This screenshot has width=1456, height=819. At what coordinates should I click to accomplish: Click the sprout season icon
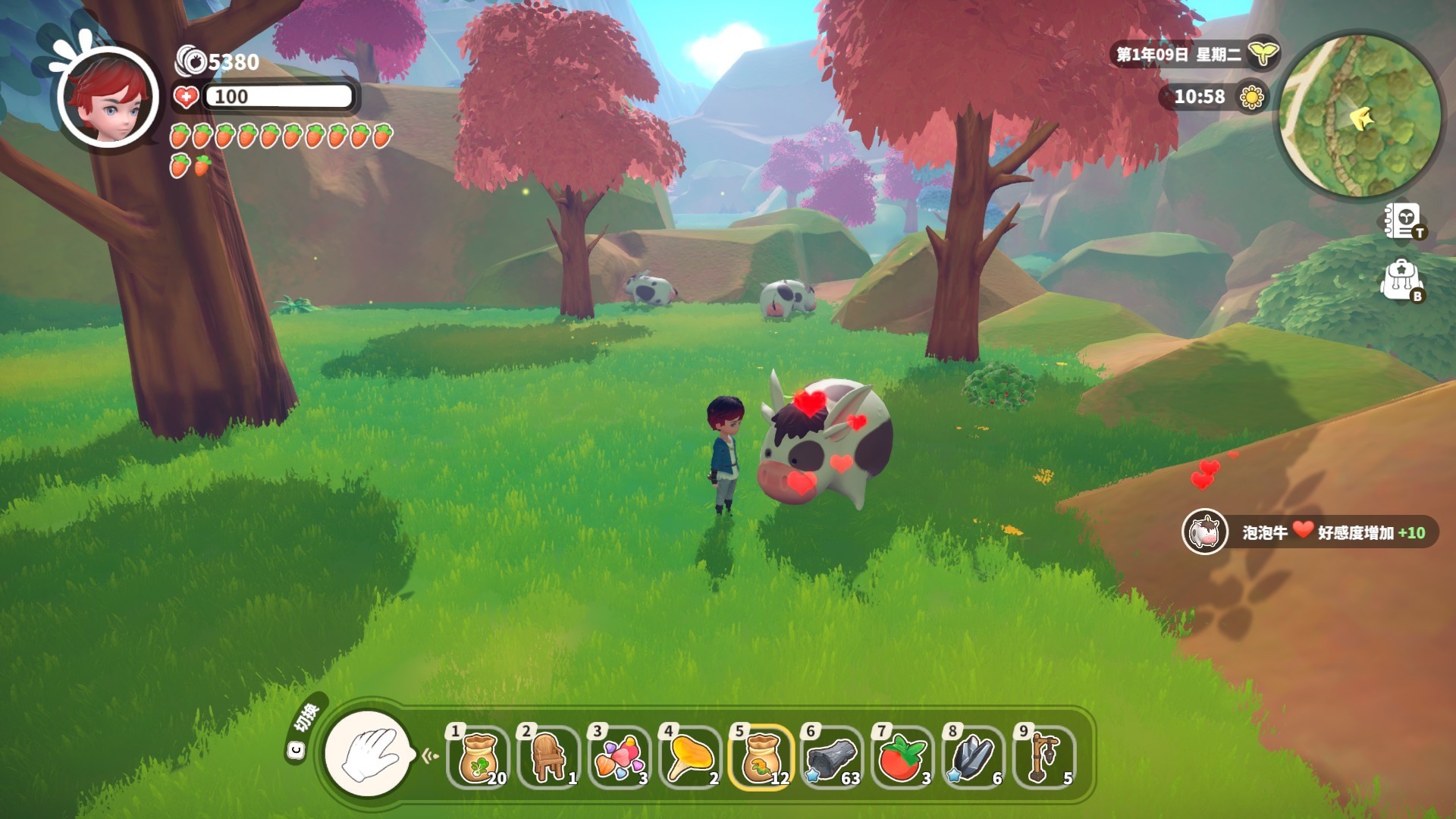pyautogui.click(x=1263, y=54)
